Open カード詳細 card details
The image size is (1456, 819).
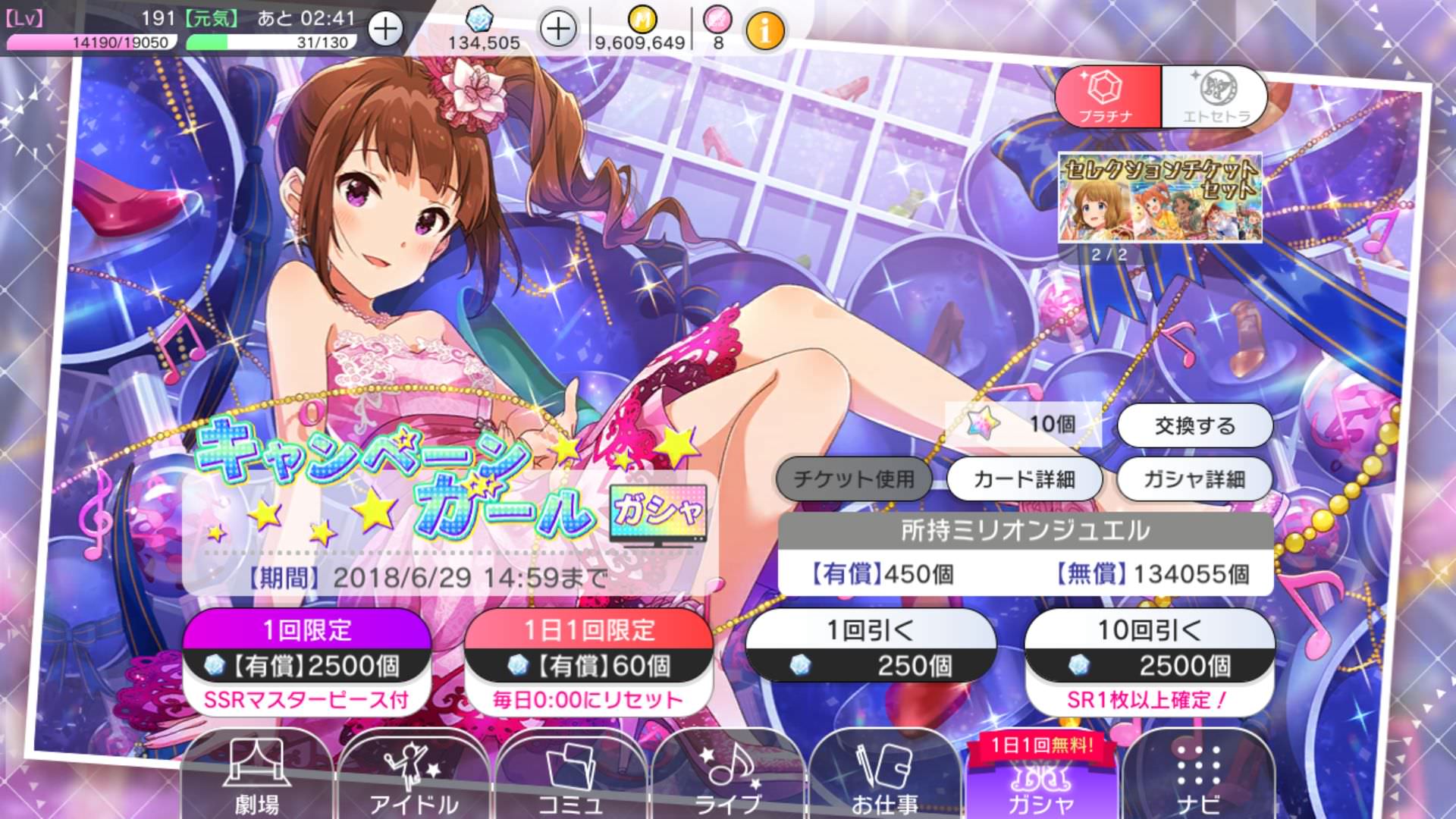point(1024,479)
